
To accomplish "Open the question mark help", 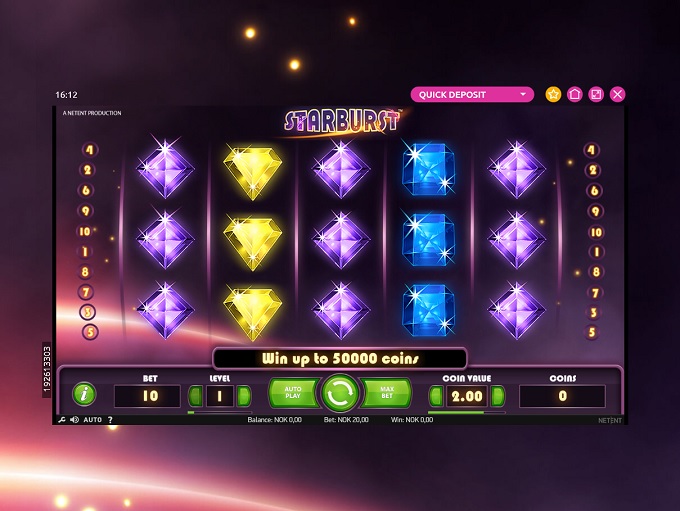I will tap(110, 420).
